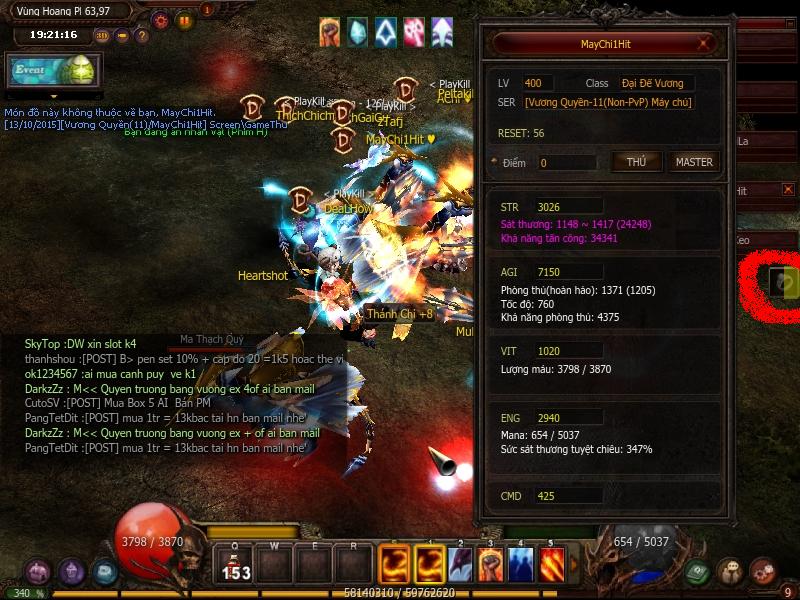Toggle the 3D camera button
Screen dimensions: 800x600
click(x=102, y=35)
